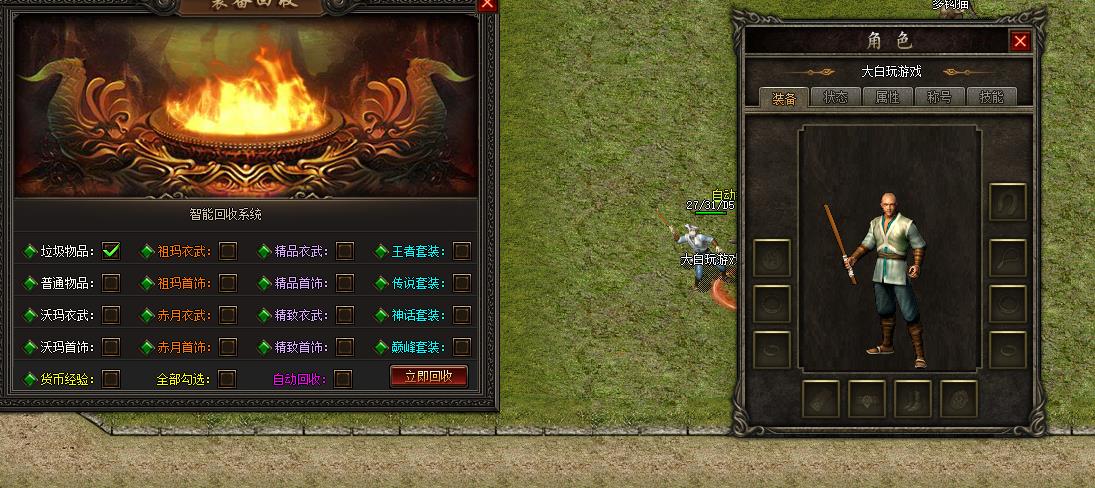This screenshot has height=488, width=1095.
Task: Check the 沃玛衣武 box
Action: coord(111,315)
